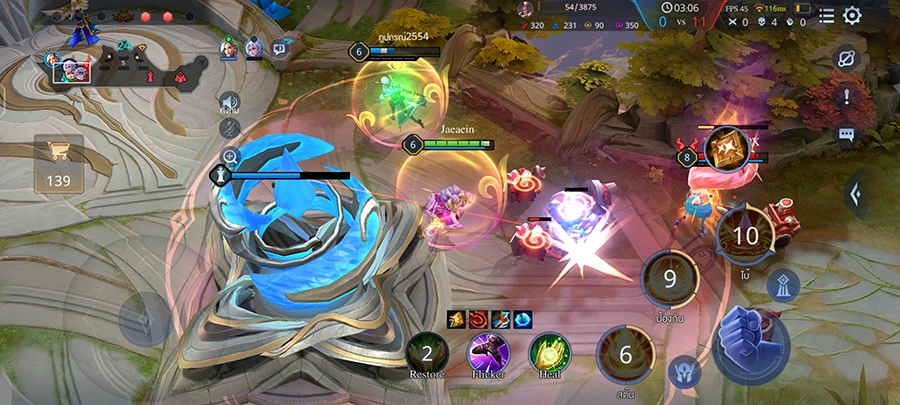Target towers with the tower attack button
Viewport: 900px width, 405px height.
point(784,286)
